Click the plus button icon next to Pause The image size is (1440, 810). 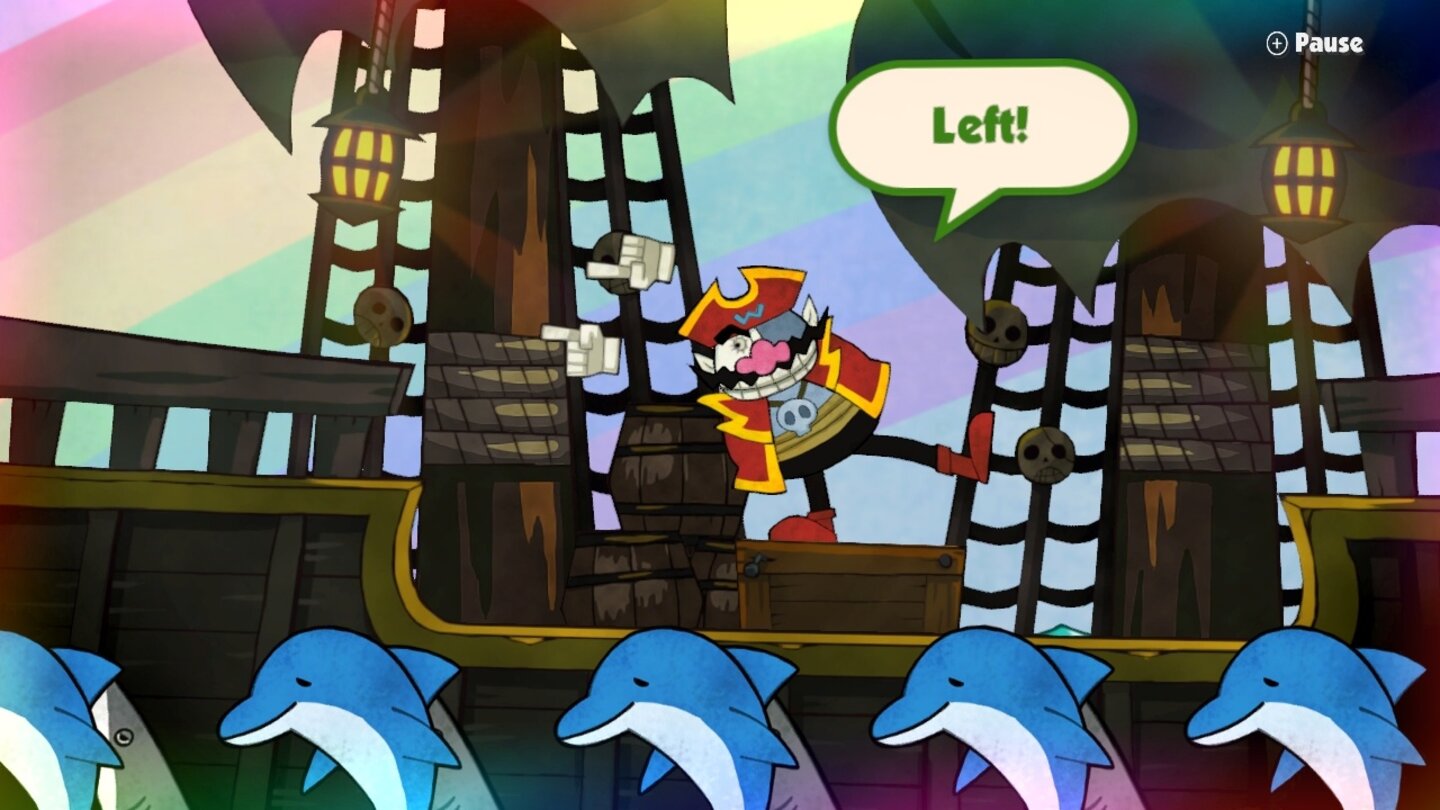click(x=1277, y=44)
